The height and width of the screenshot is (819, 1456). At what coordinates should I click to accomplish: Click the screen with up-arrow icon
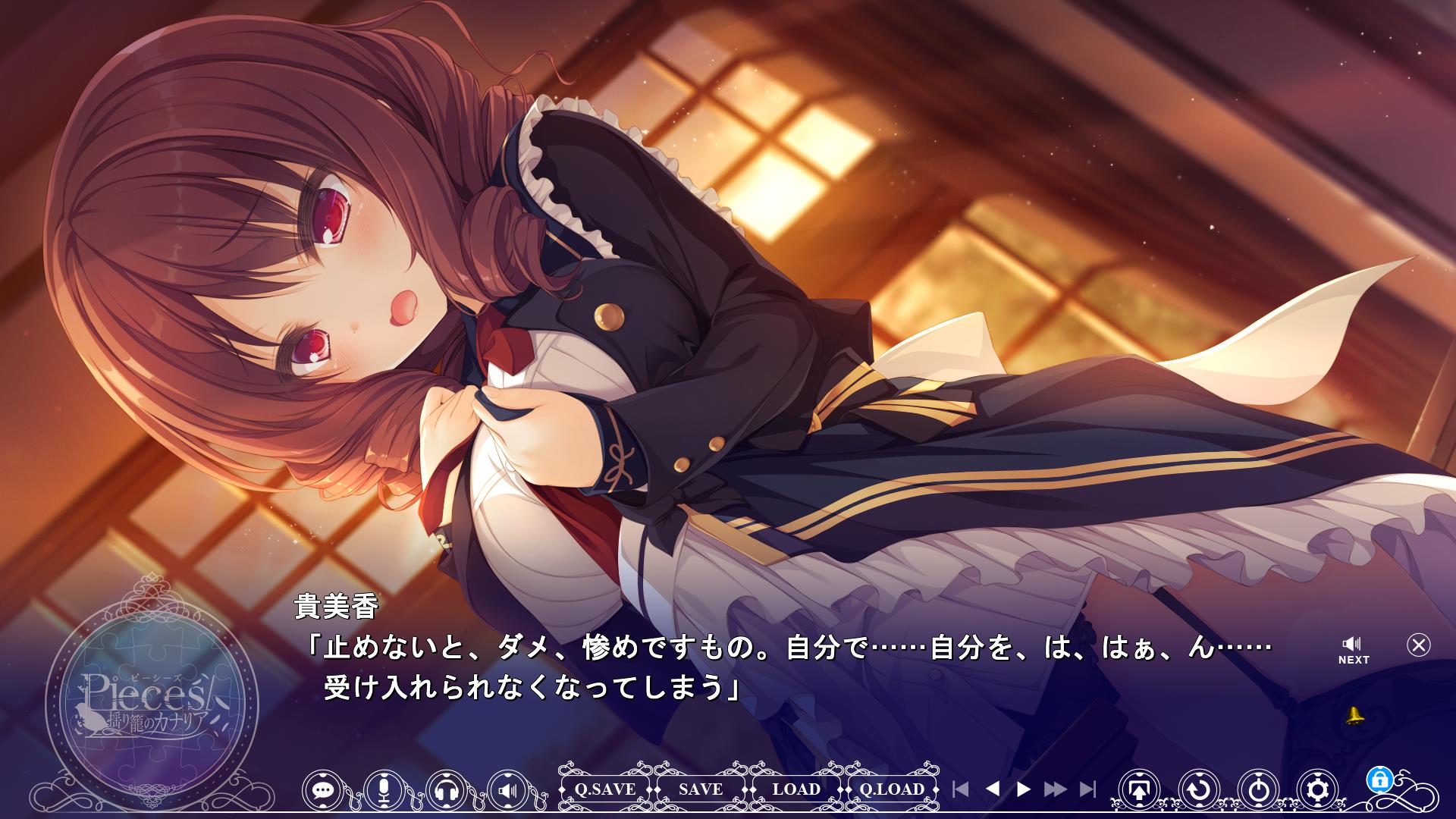pyautogui.click(x=1139, y=789)
